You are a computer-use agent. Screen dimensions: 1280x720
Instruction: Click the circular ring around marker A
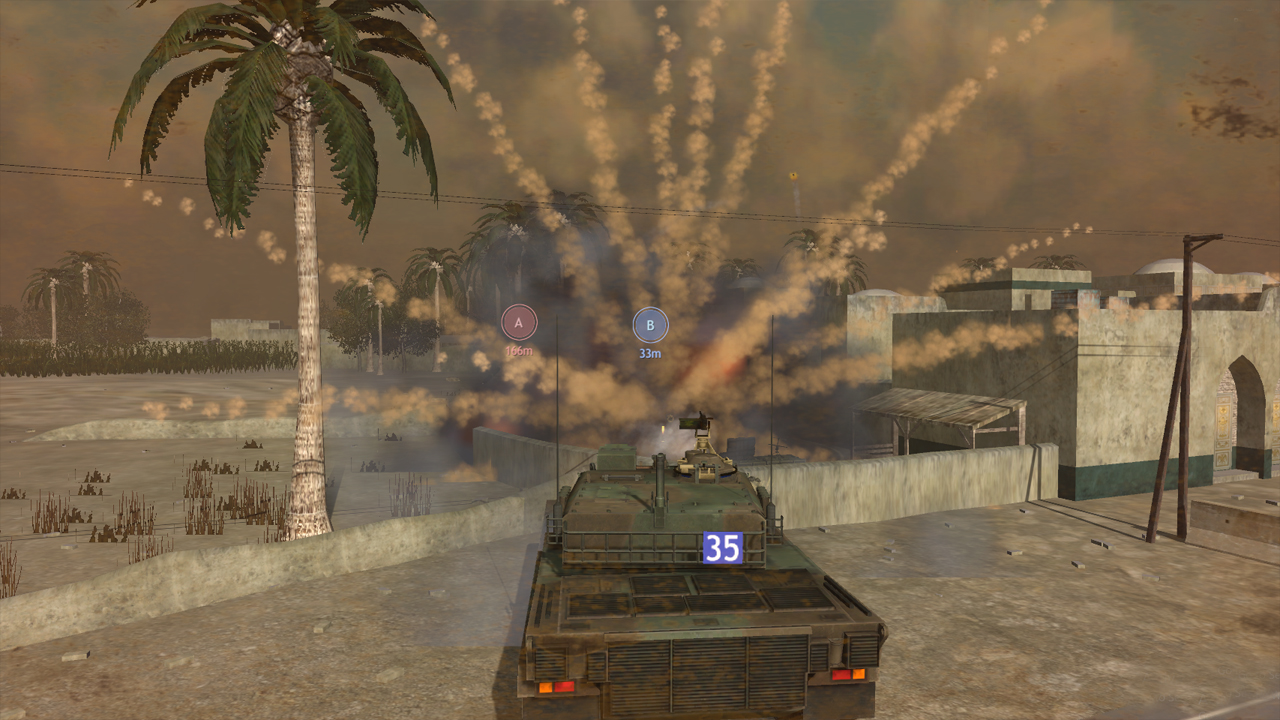(517, 303)
